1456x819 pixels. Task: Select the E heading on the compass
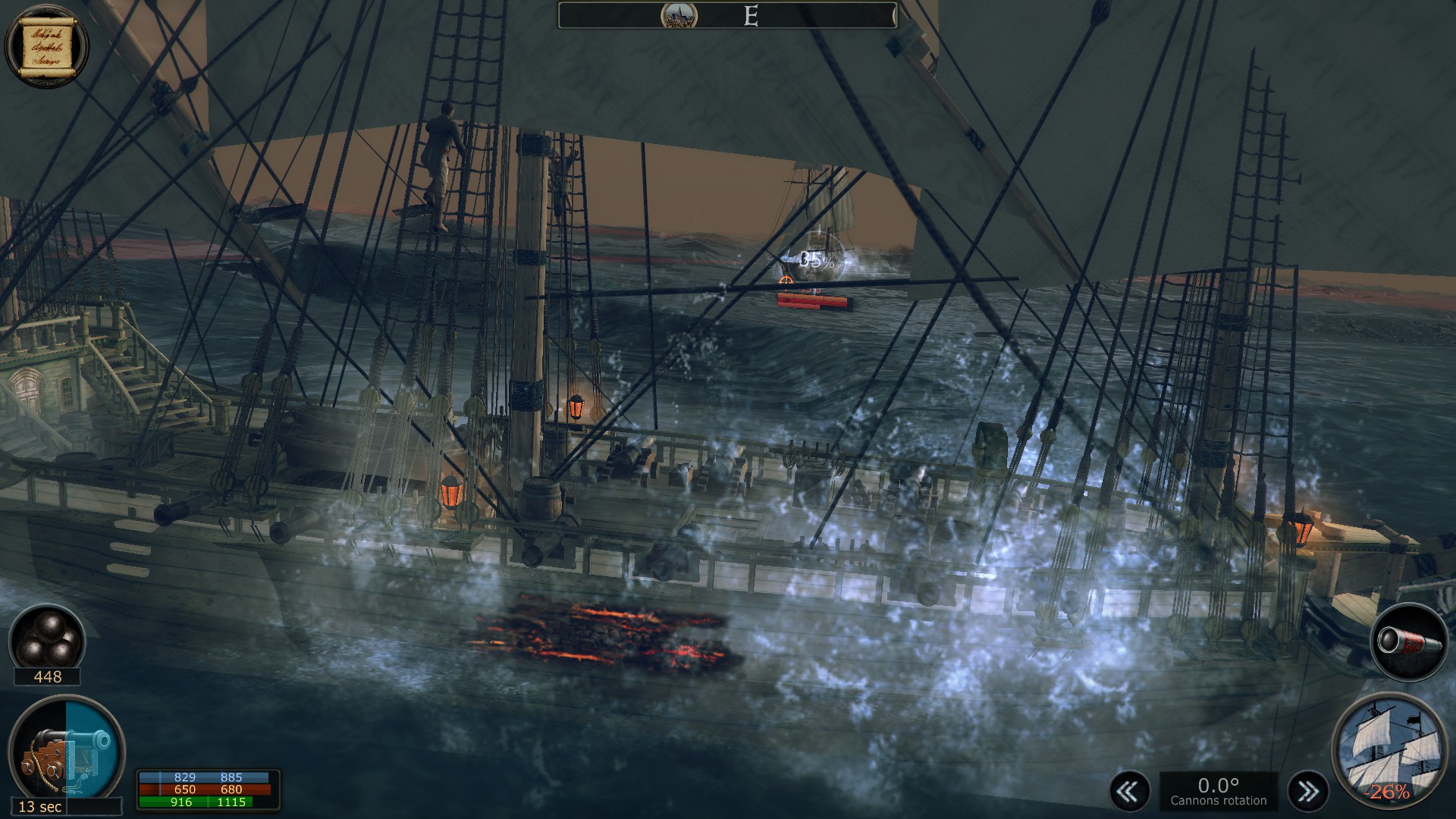(x=751, y=17)
